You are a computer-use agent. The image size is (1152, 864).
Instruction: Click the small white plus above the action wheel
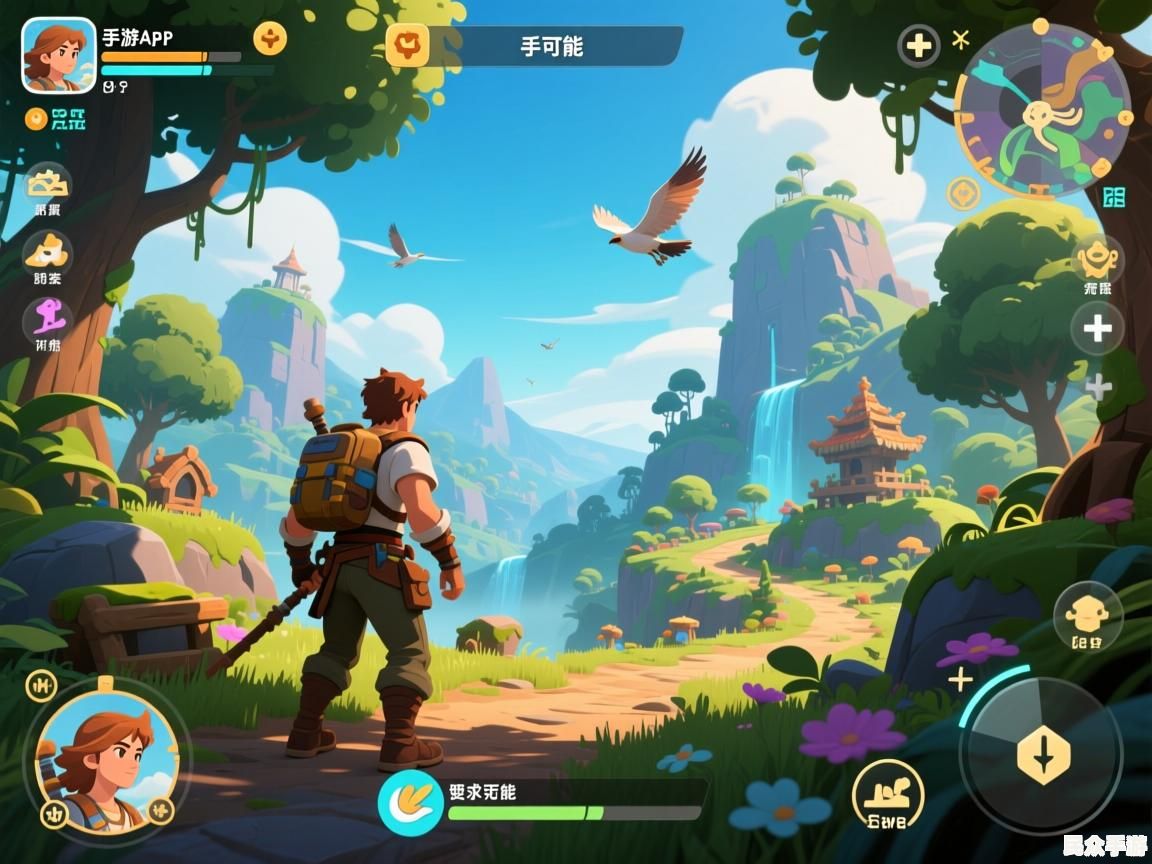click(x=960, y=680)
